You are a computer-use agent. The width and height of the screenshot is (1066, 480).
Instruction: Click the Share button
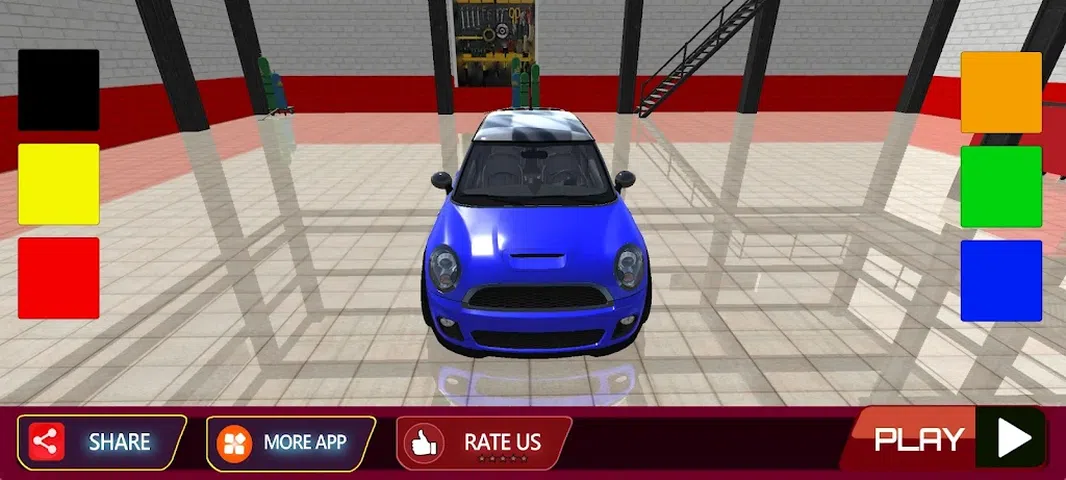101,441
